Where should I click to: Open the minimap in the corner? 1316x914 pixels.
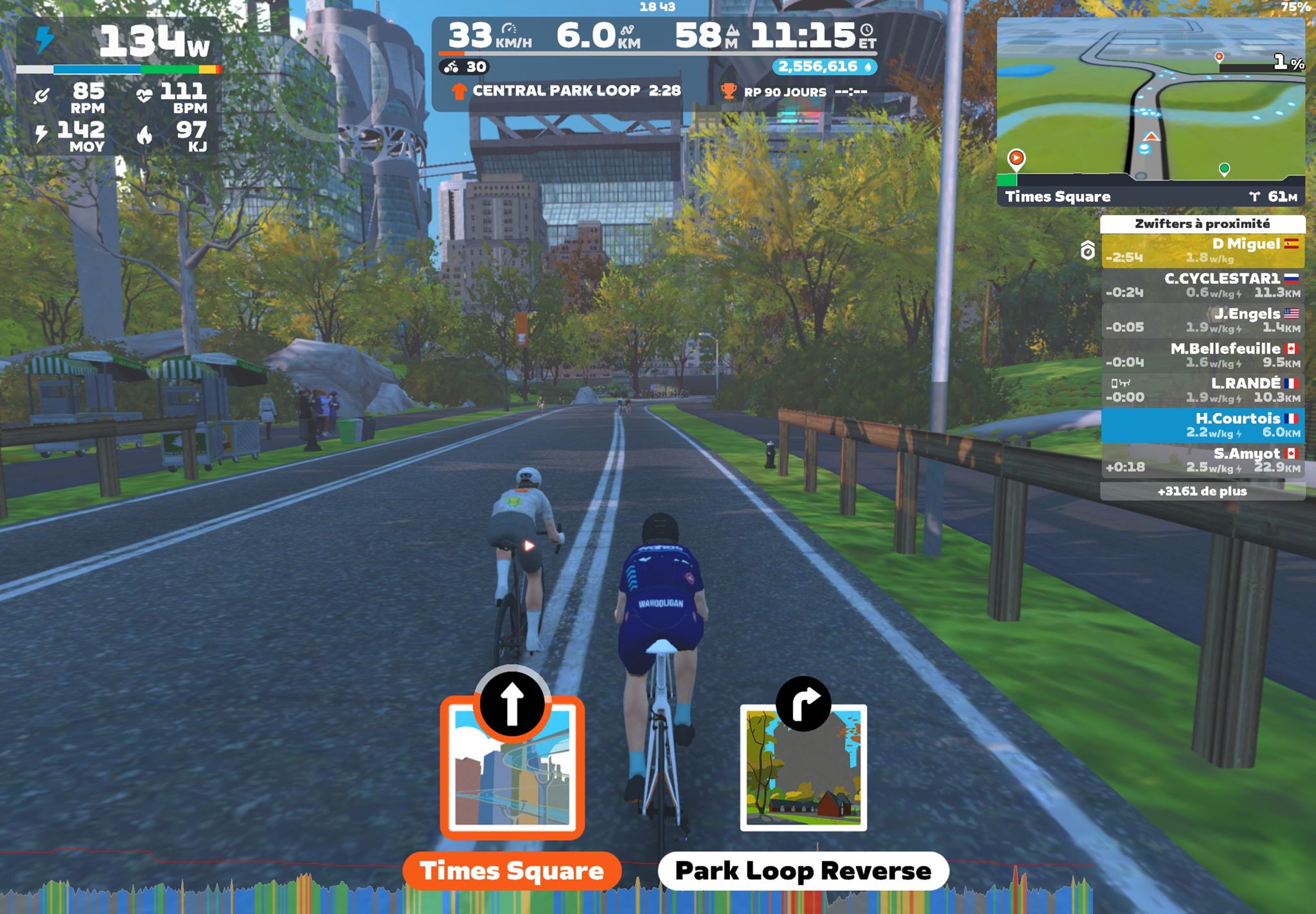pyautogui.click(x=1150, y=96)
